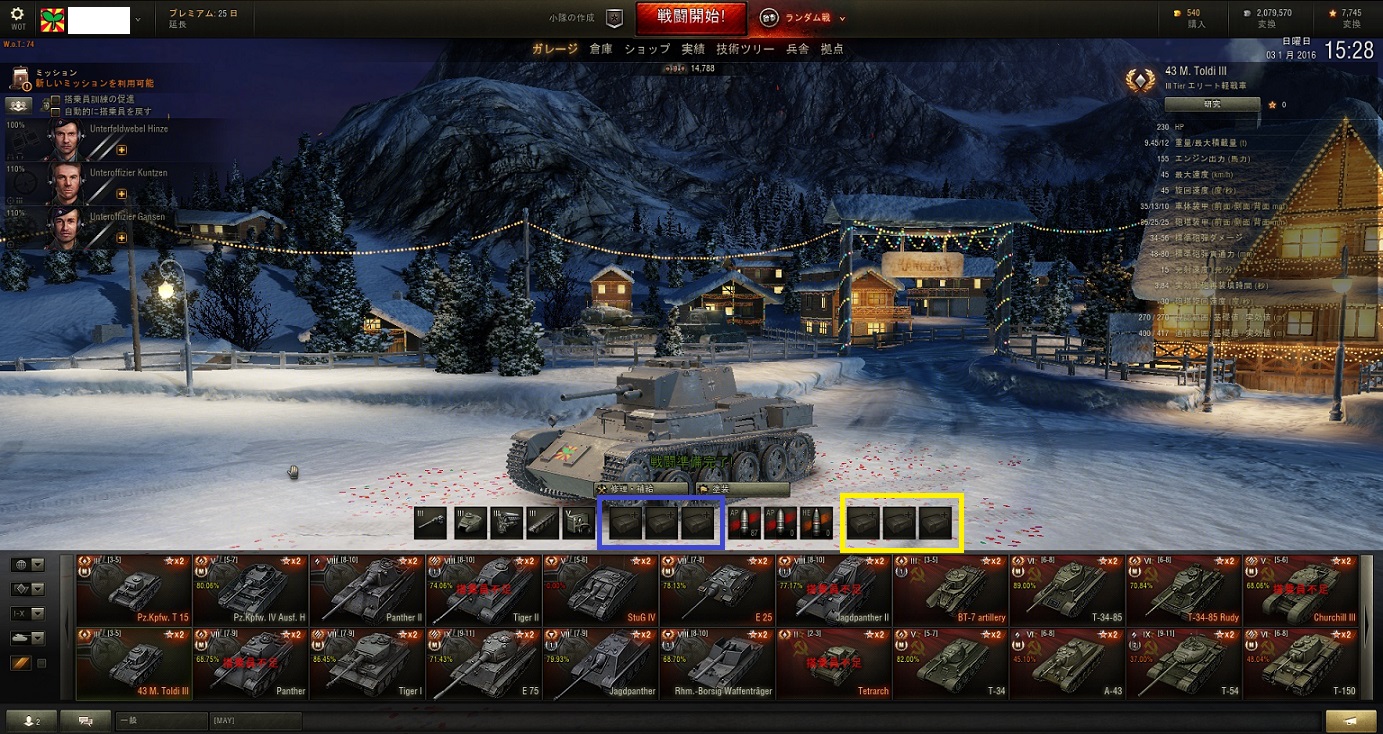Switch to the 倉庫 depot tab

point(600,49)
